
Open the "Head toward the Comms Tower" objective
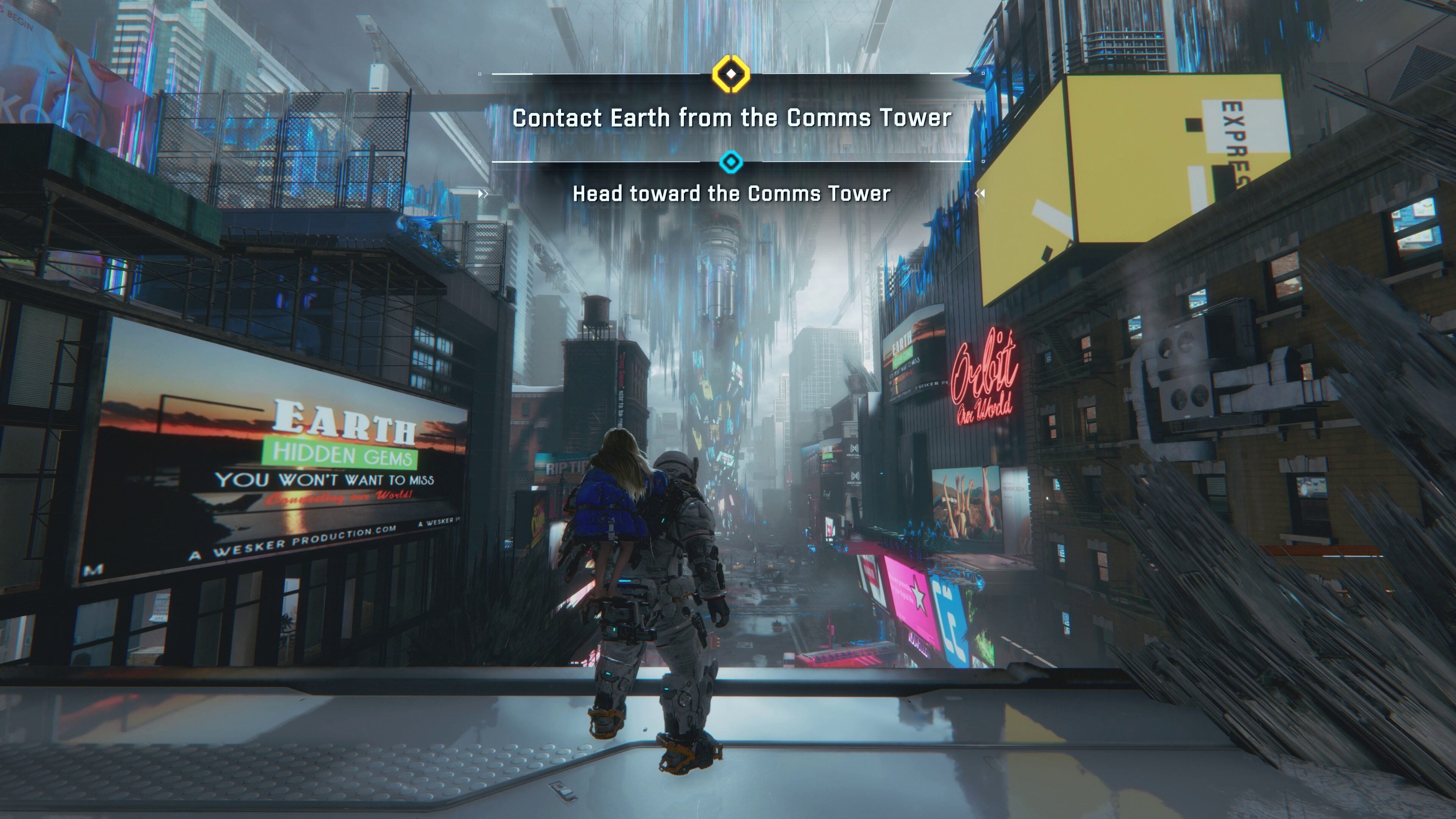tap(731, 194)
